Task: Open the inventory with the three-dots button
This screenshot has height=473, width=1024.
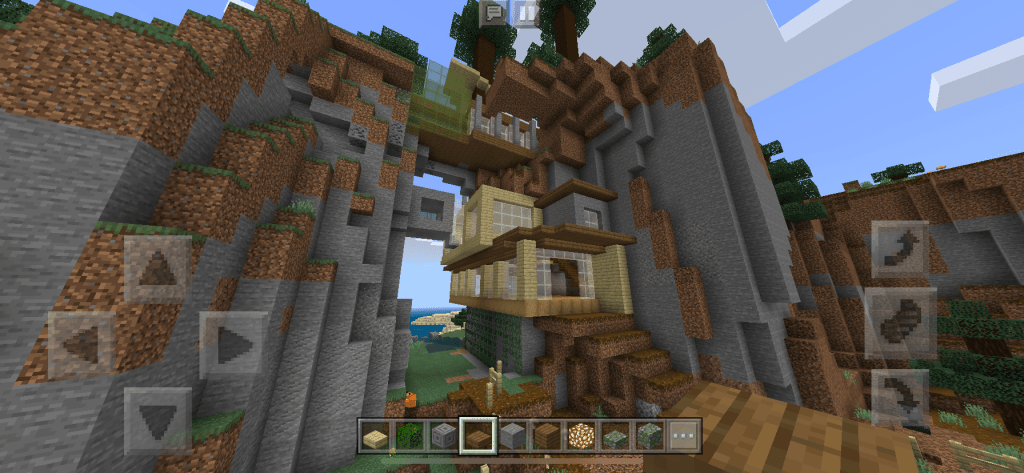Action: coord(685,436)
